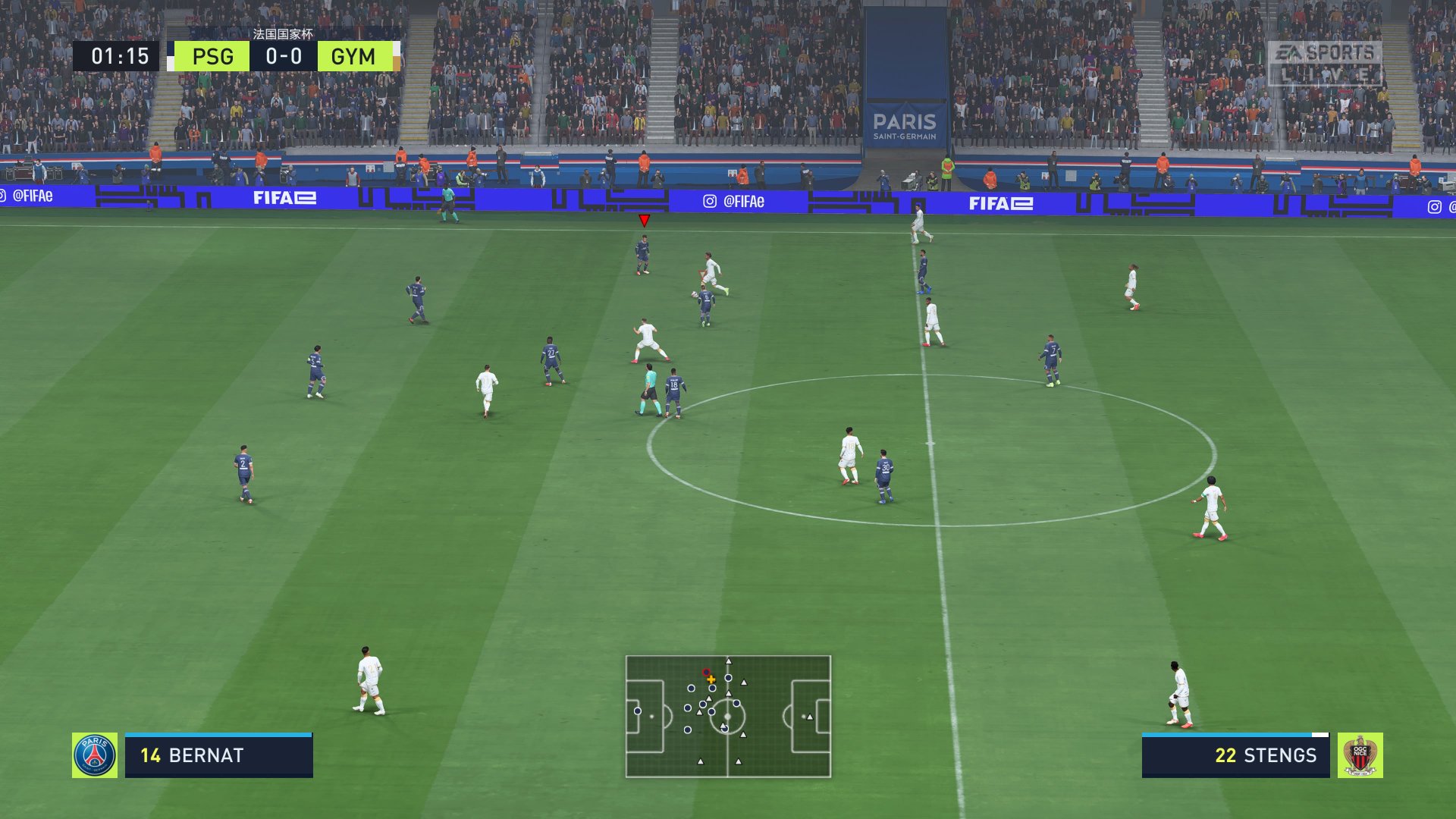This screenshot has width=1456, height=819.
Task: Select the OGC Nice club crest
Action: tap(1360, 755)
